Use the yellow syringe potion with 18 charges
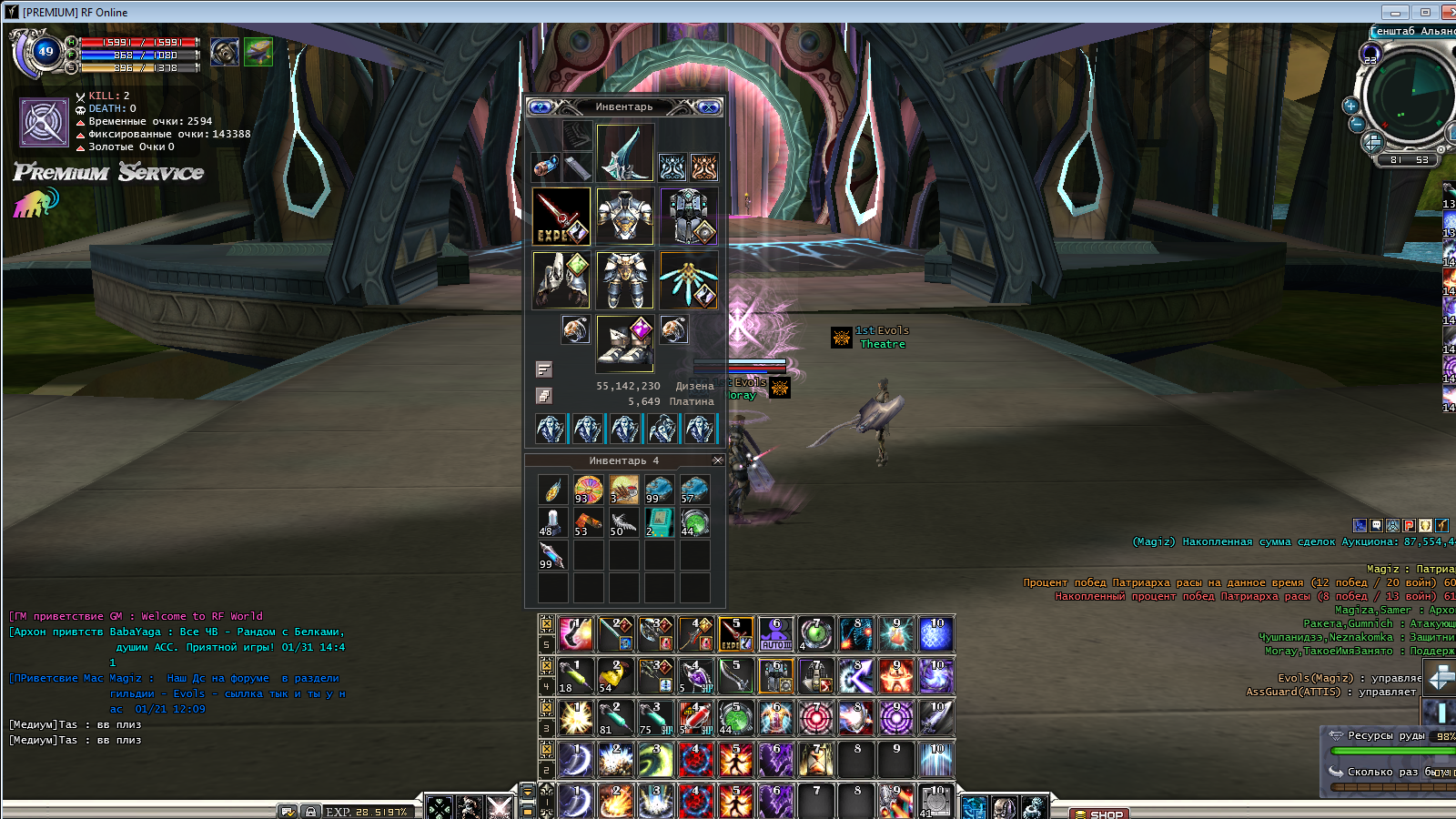Image resolution: width=1456 pixels, height=819 pixels. (x=576, y=676)
